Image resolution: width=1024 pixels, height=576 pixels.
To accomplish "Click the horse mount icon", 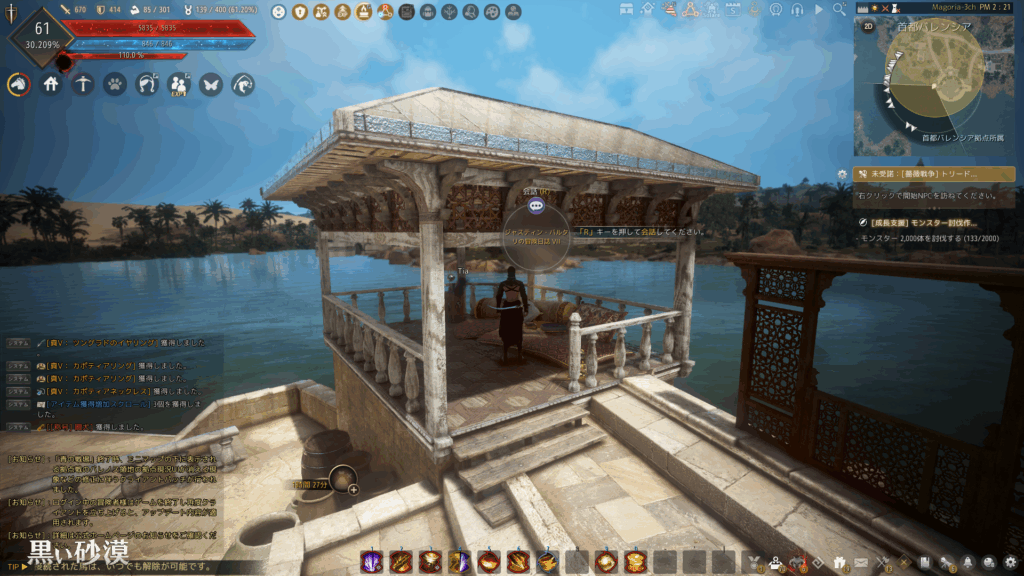I will coord(18,85).
